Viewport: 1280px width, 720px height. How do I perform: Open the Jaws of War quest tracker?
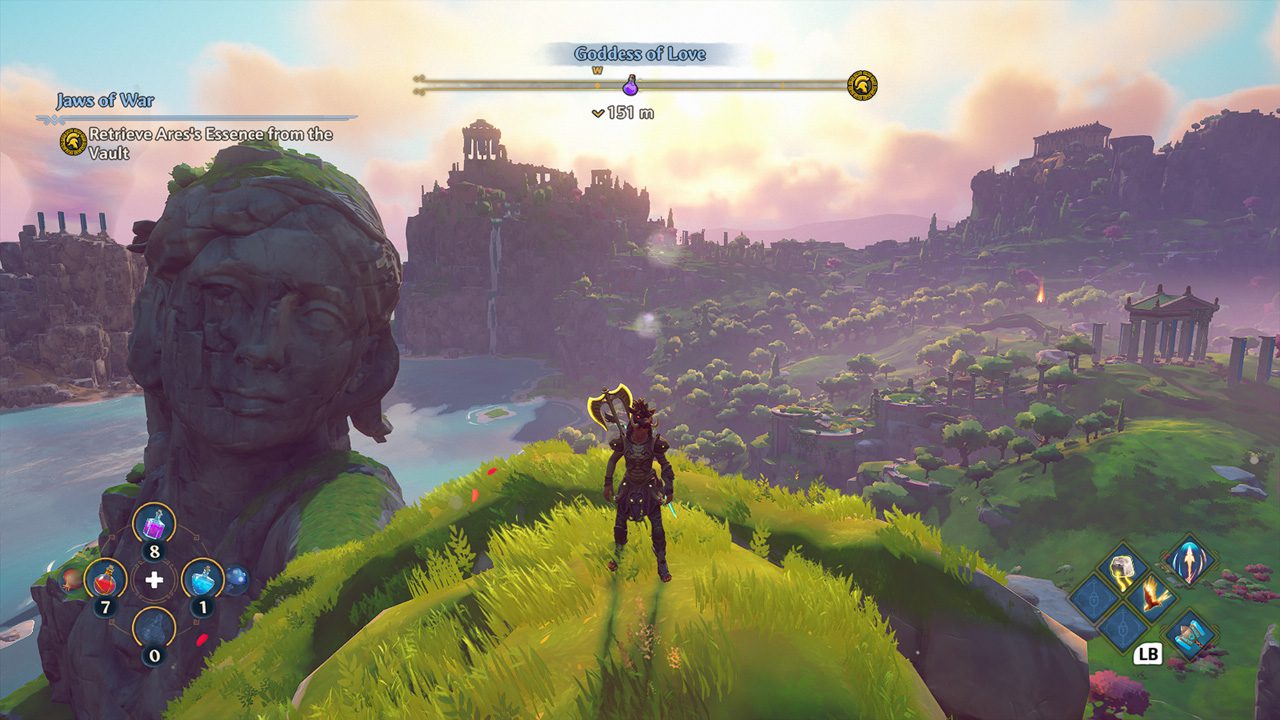click(105, 100)
